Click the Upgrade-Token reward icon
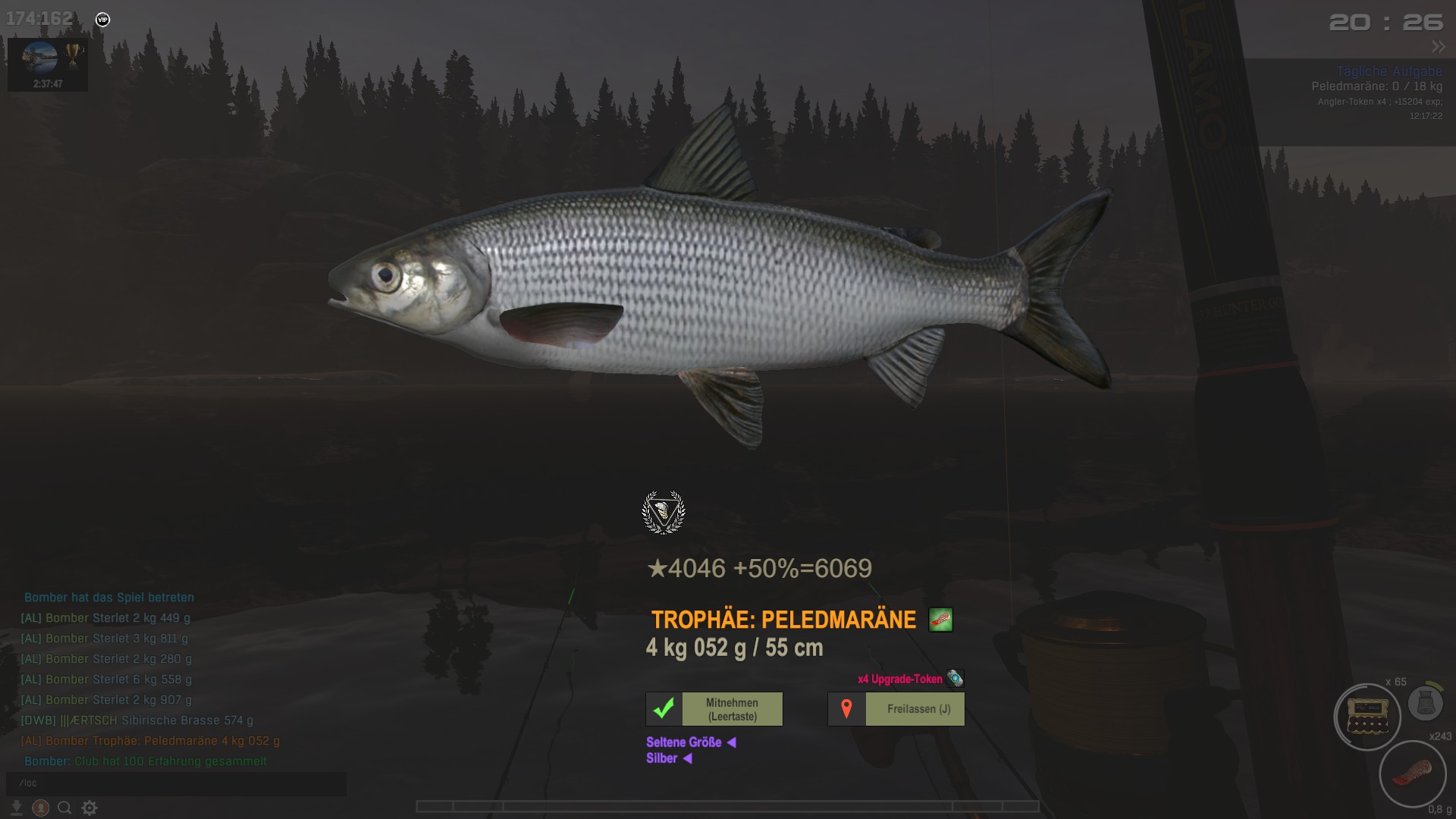Image resolution: width=1456 pixels, height=819 pixels. coord(955,679)
